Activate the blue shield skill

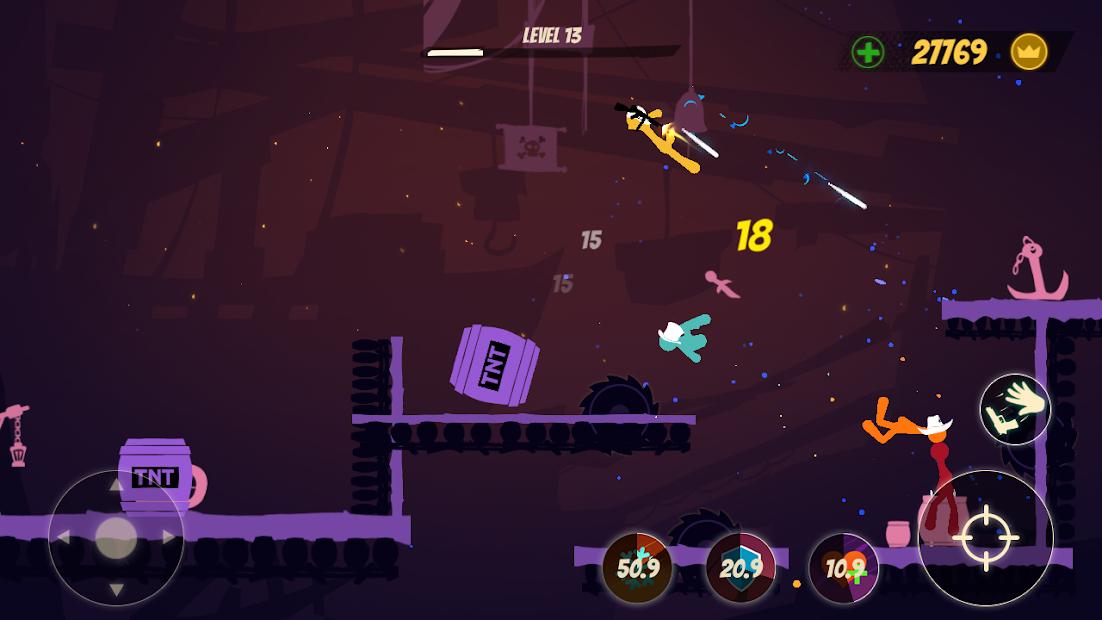coord(741,568)
